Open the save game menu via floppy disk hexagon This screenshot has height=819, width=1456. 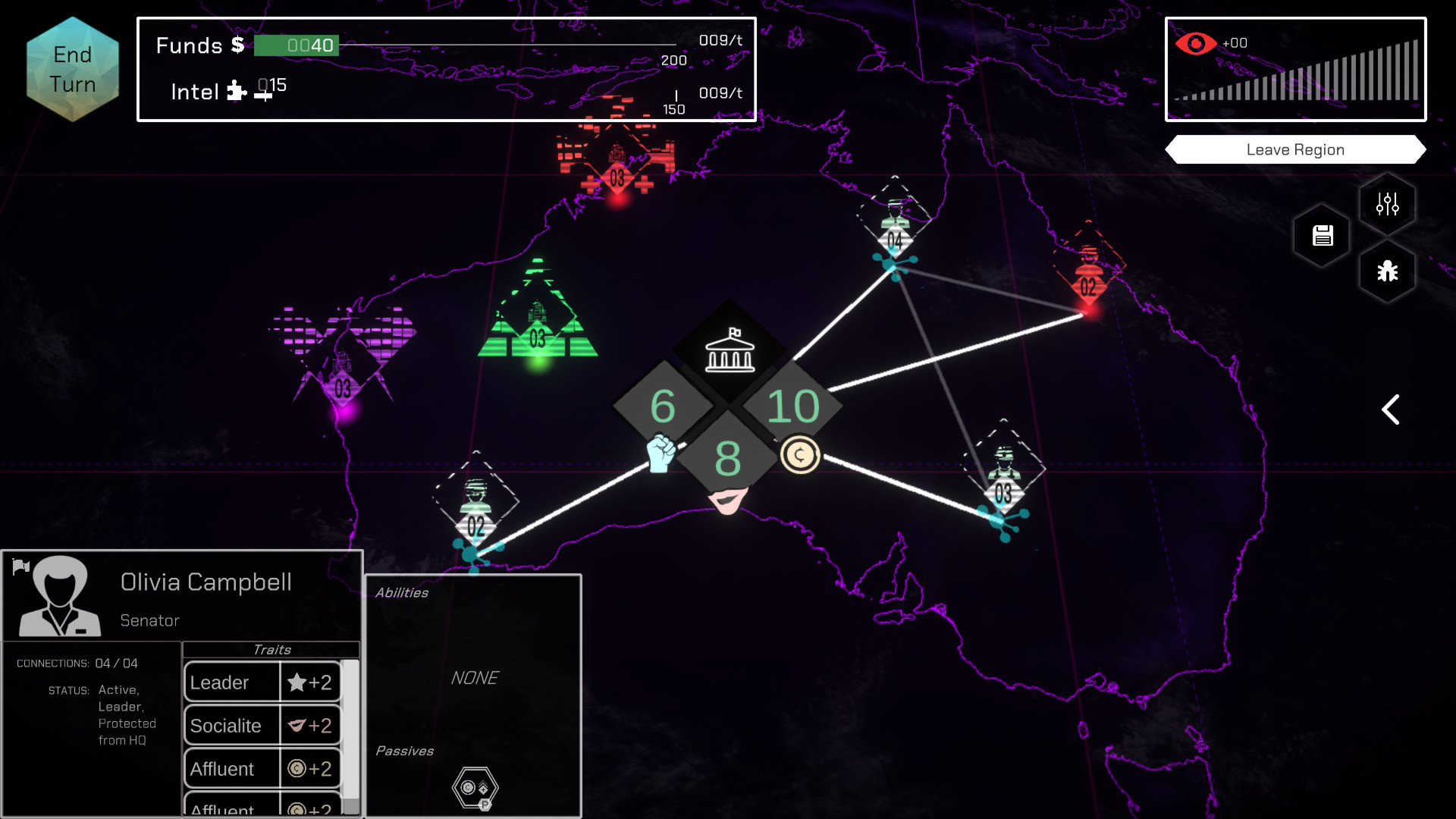pos(1321,236)
